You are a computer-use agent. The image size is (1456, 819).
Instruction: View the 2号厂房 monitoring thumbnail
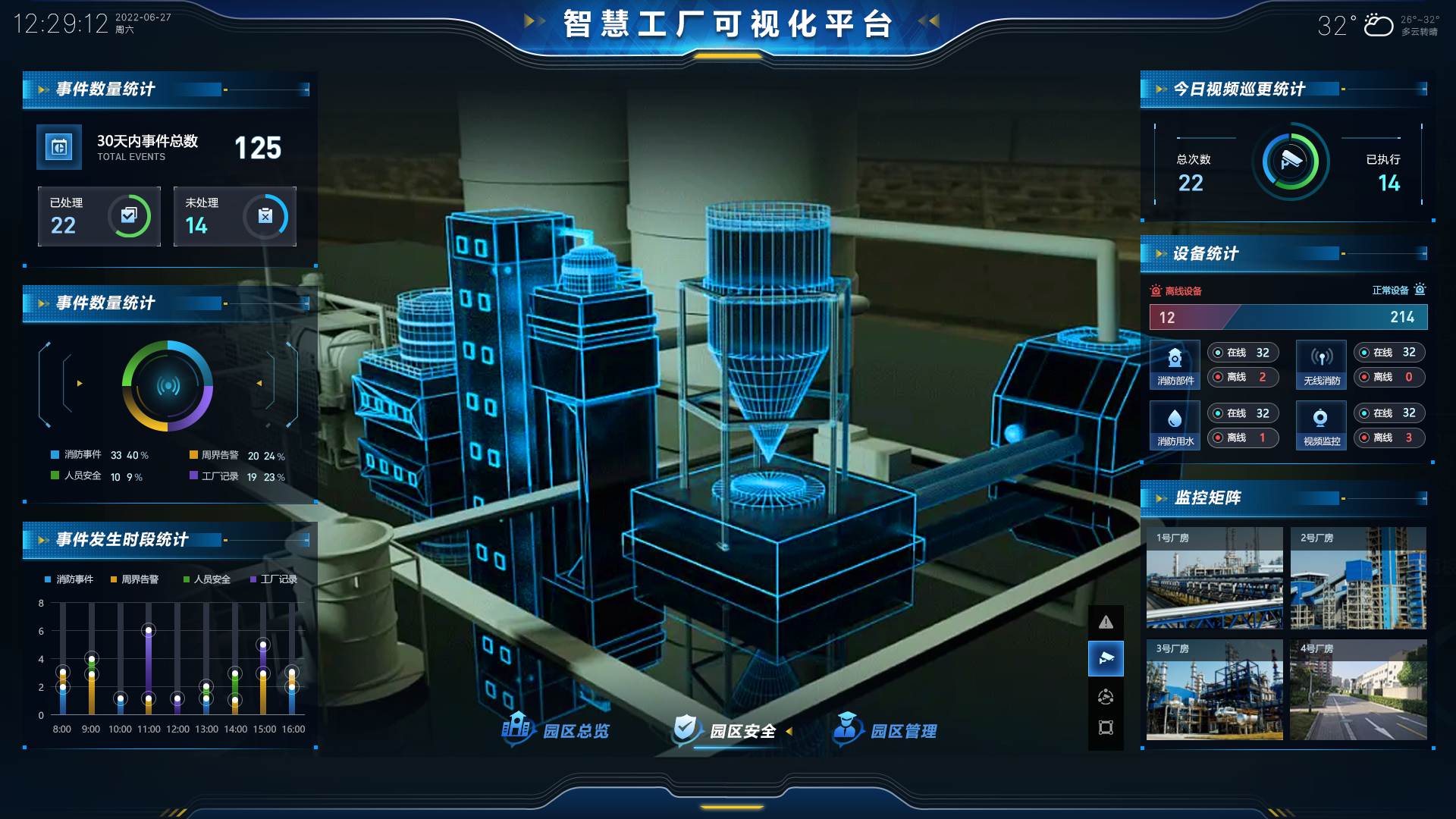pyautogui.click(x=1358, y=579)
